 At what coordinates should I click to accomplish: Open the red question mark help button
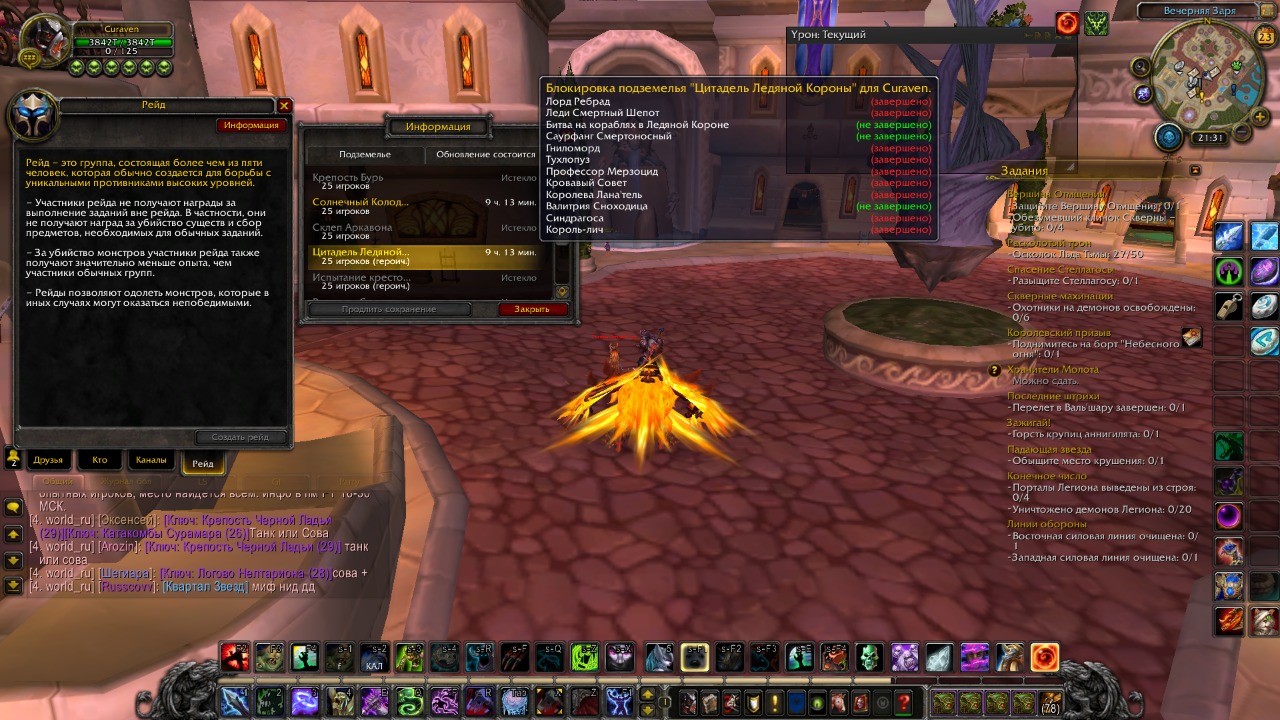[x=904, y=702]
